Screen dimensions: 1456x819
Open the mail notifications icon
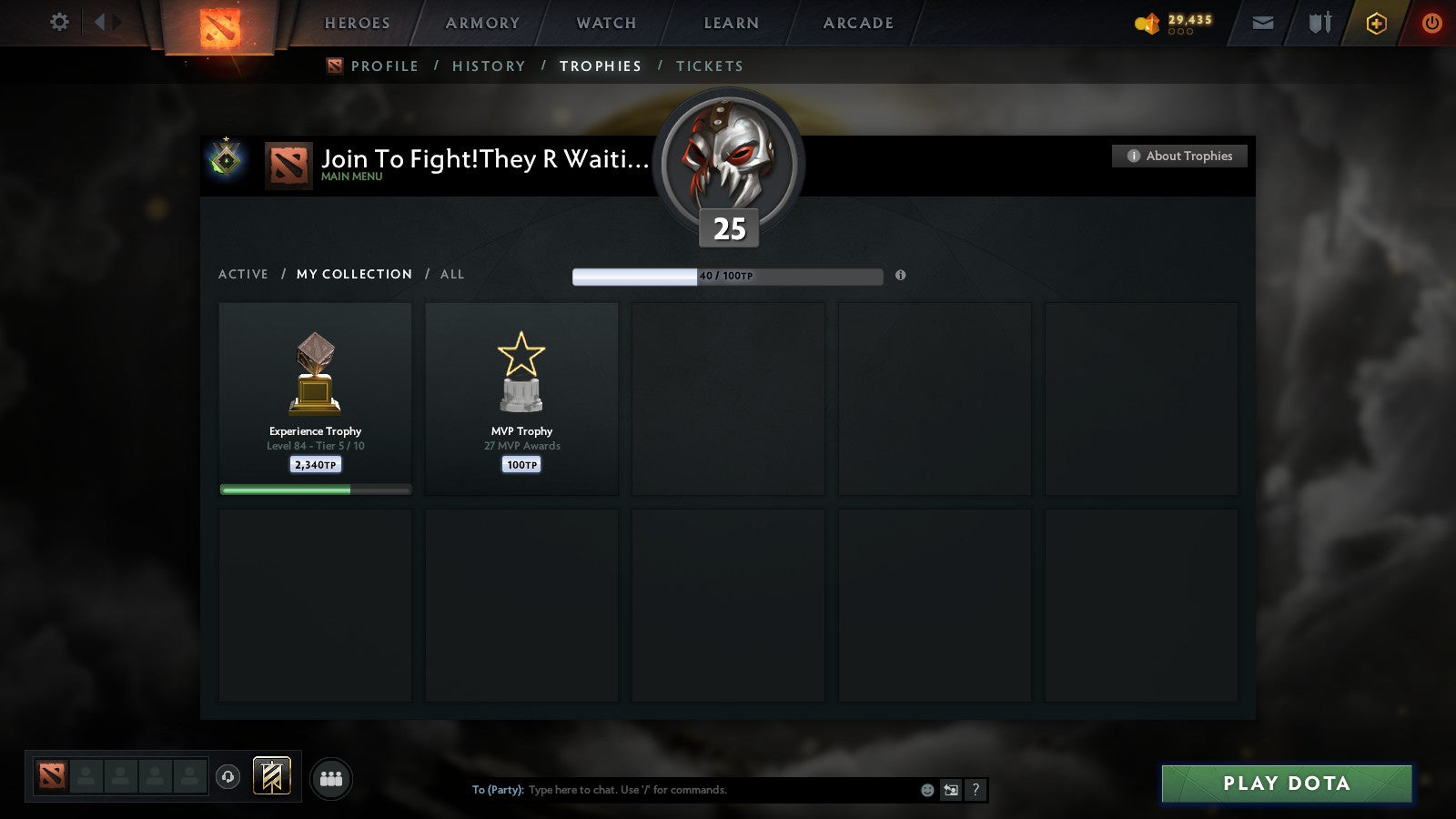tap(1263, 22)
